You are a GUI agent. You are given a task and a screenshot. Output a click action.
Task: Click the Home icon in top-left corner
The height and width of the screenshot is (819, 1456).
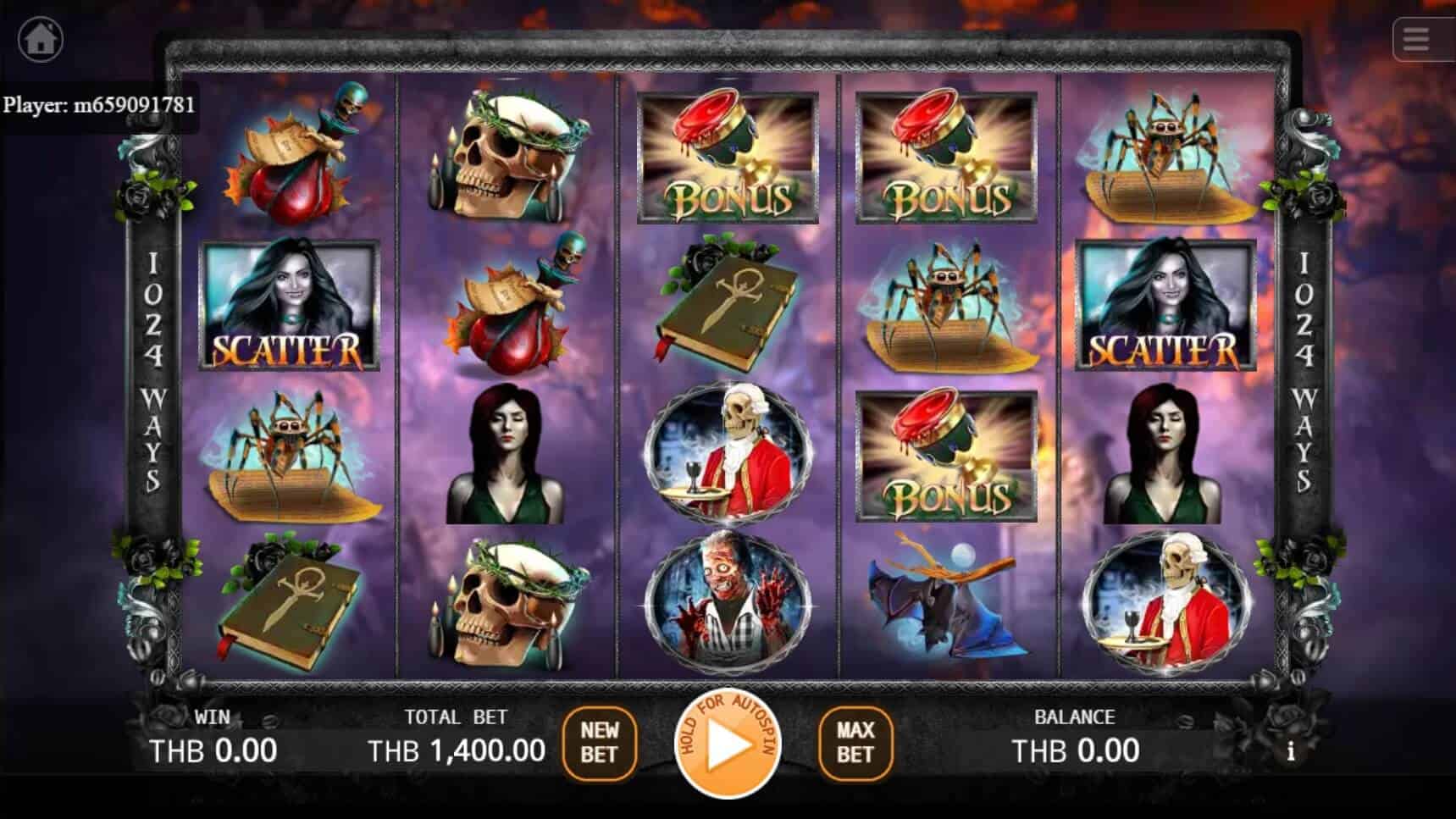40,38
